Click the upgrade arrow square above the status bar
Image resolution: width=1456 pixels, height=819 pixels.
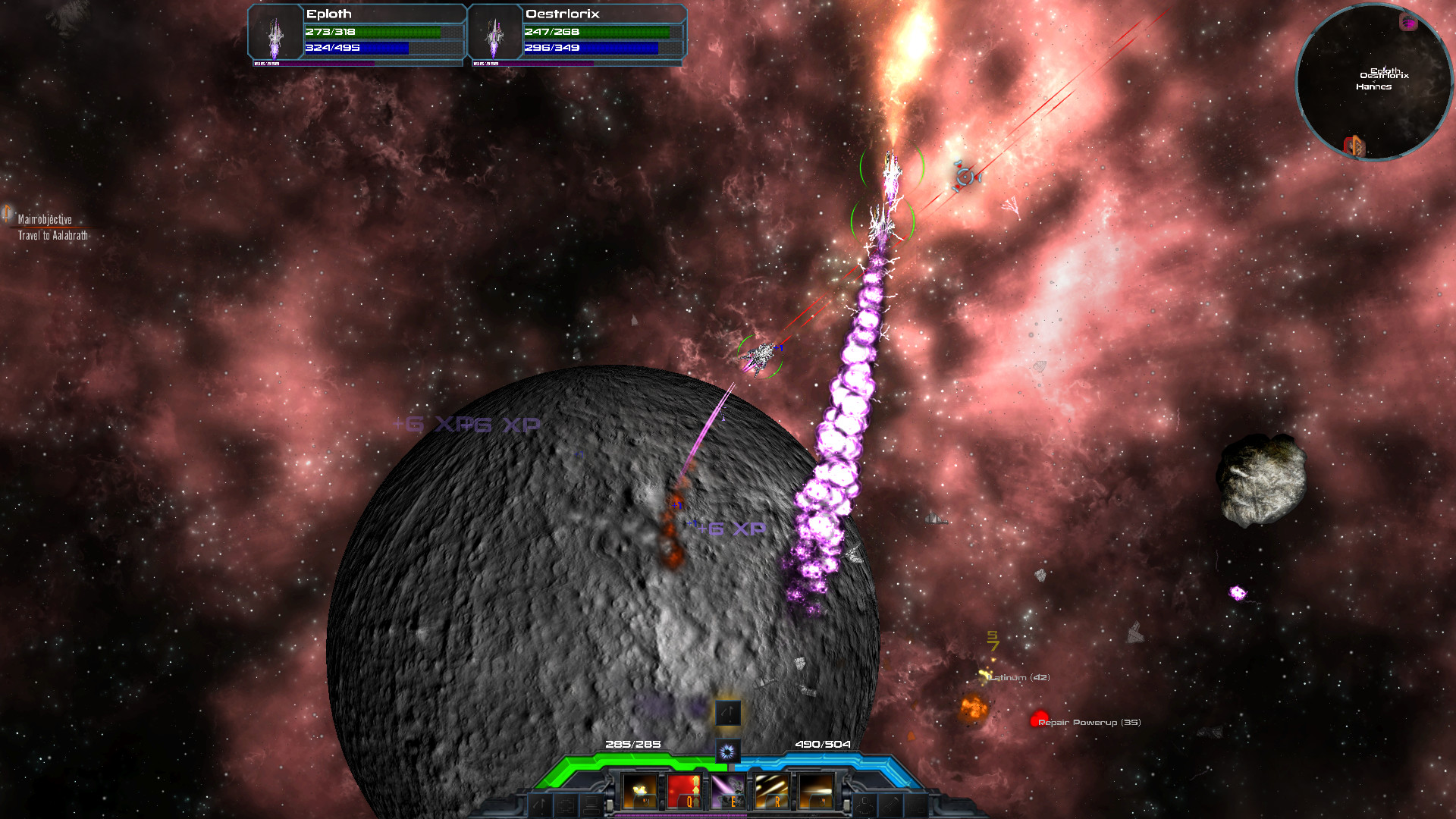click(726, 714)
